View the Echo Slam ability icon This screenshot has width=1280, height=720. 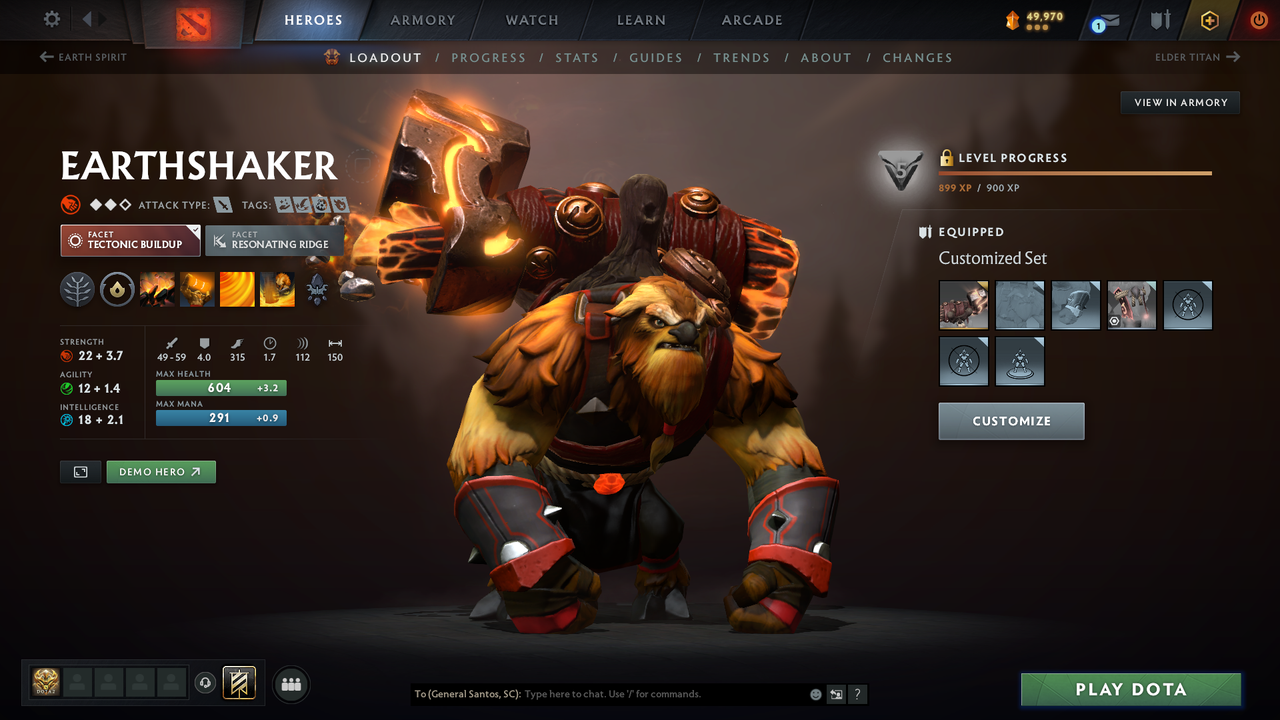[x=276, y=290]
